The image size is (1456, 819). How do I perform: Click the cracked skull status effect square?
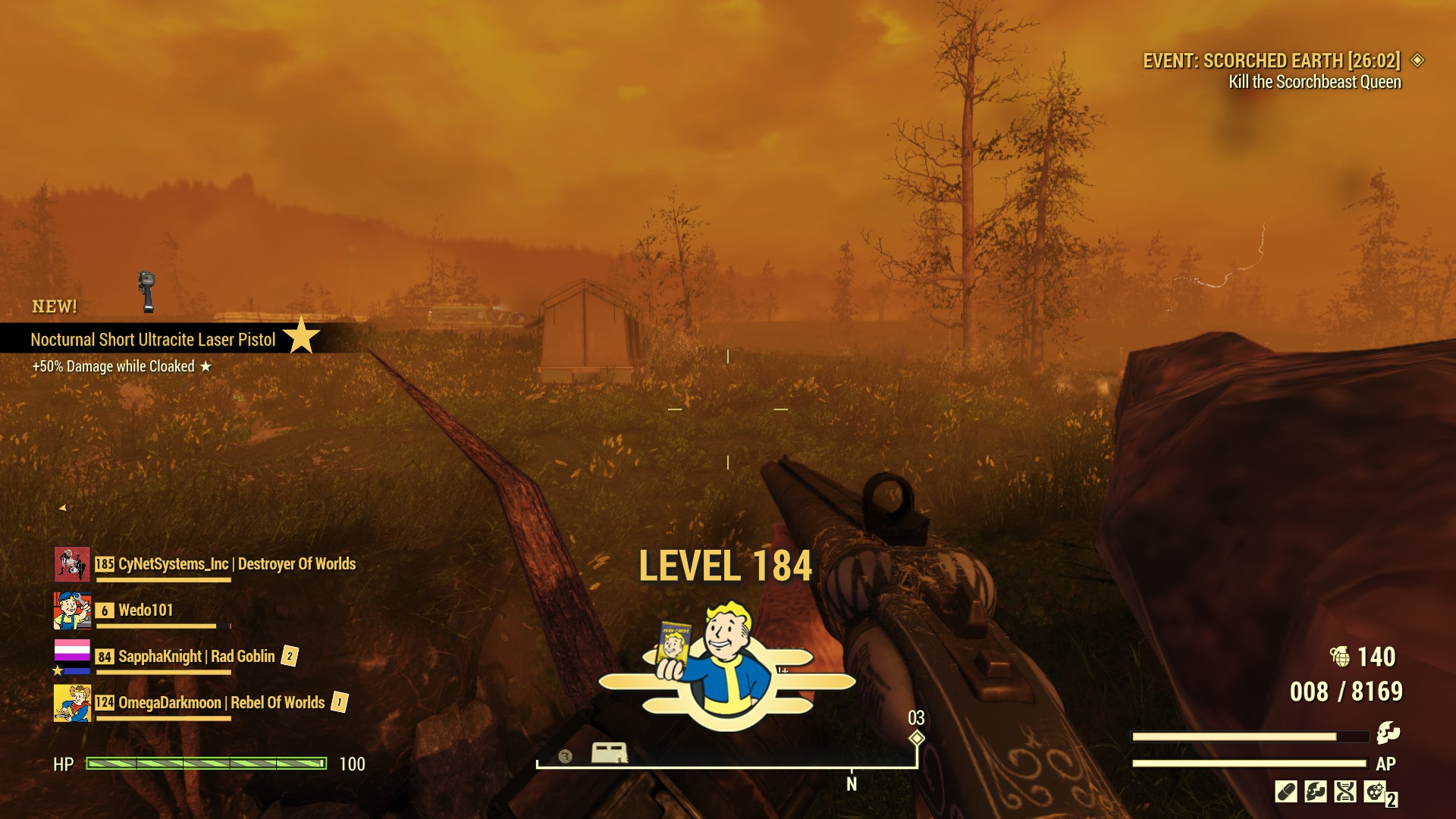coord(1316,792)
